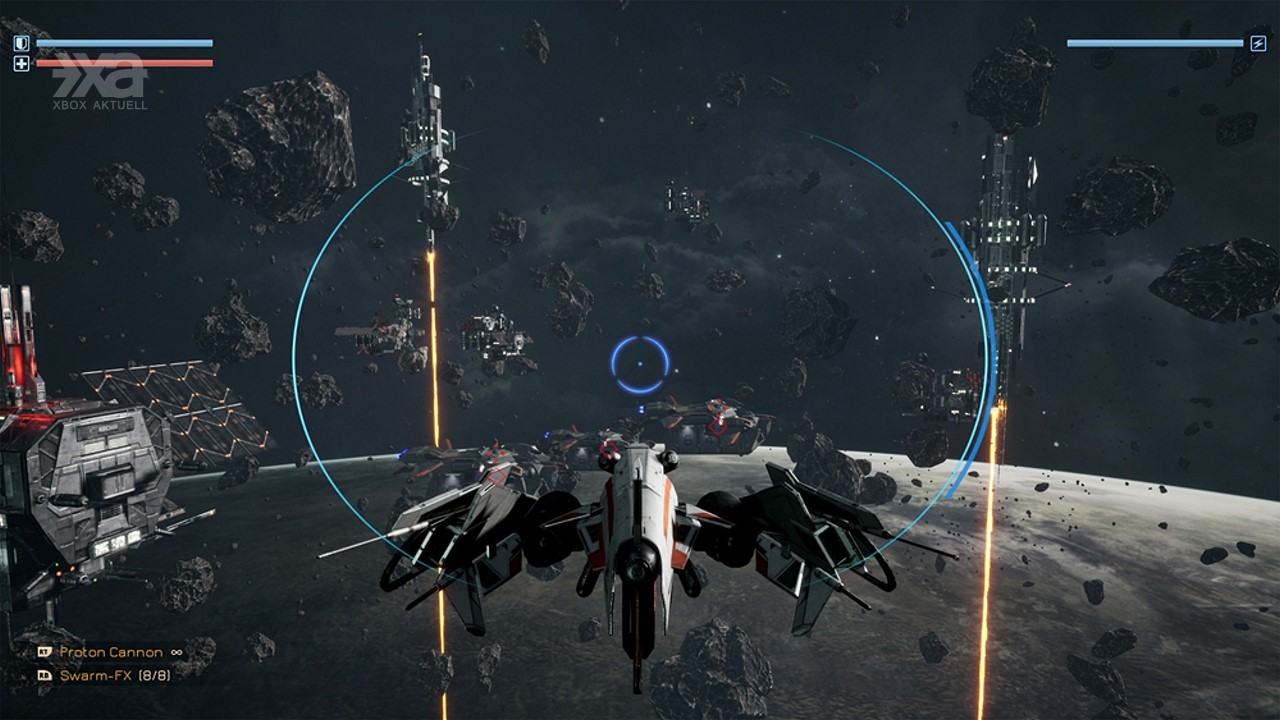This screenshot has height=720, width=1280.
Task: Click the shield icon beside the blue bar
Action: (21, 43)
